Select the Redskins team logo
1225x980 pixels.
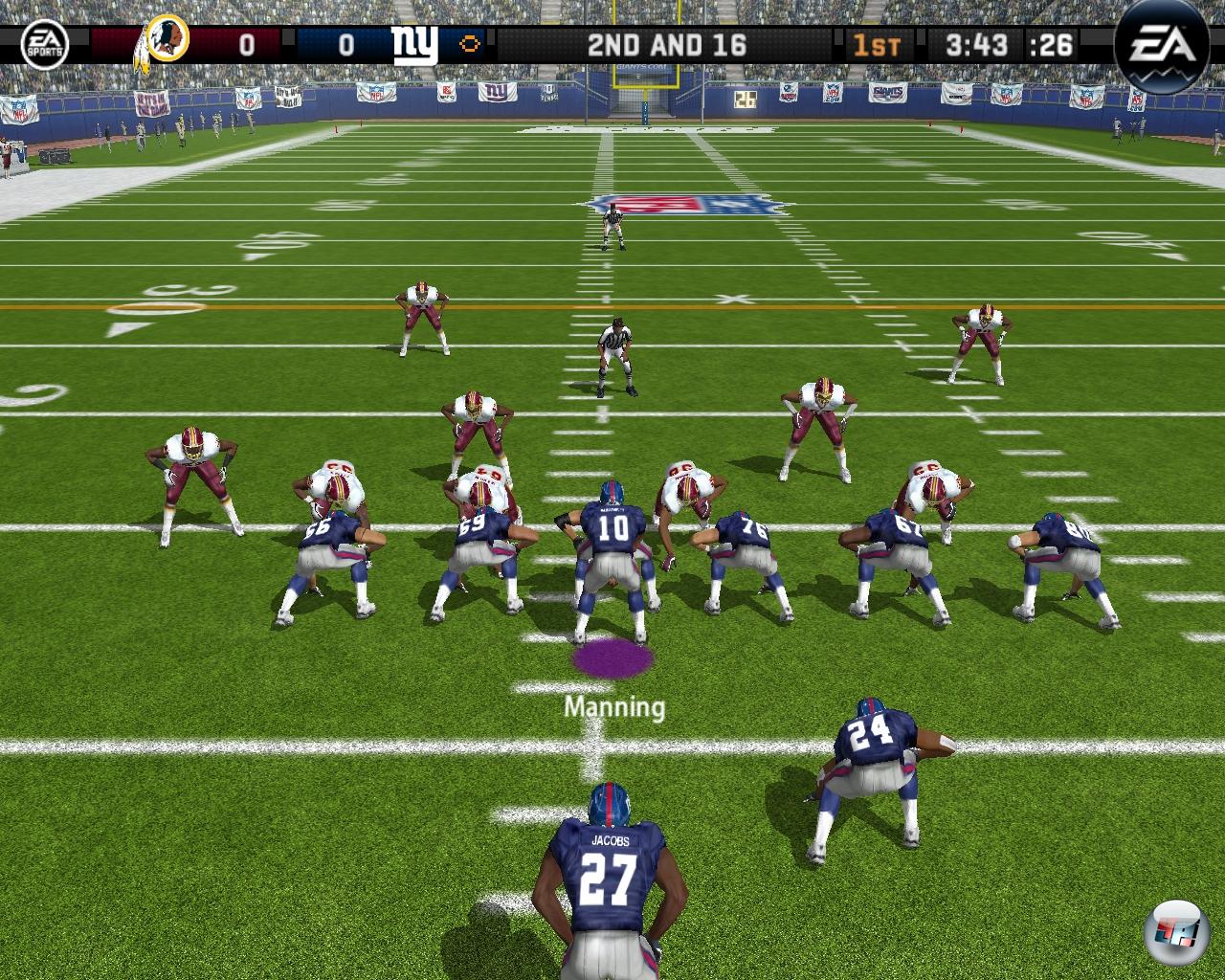pos(163,43)
